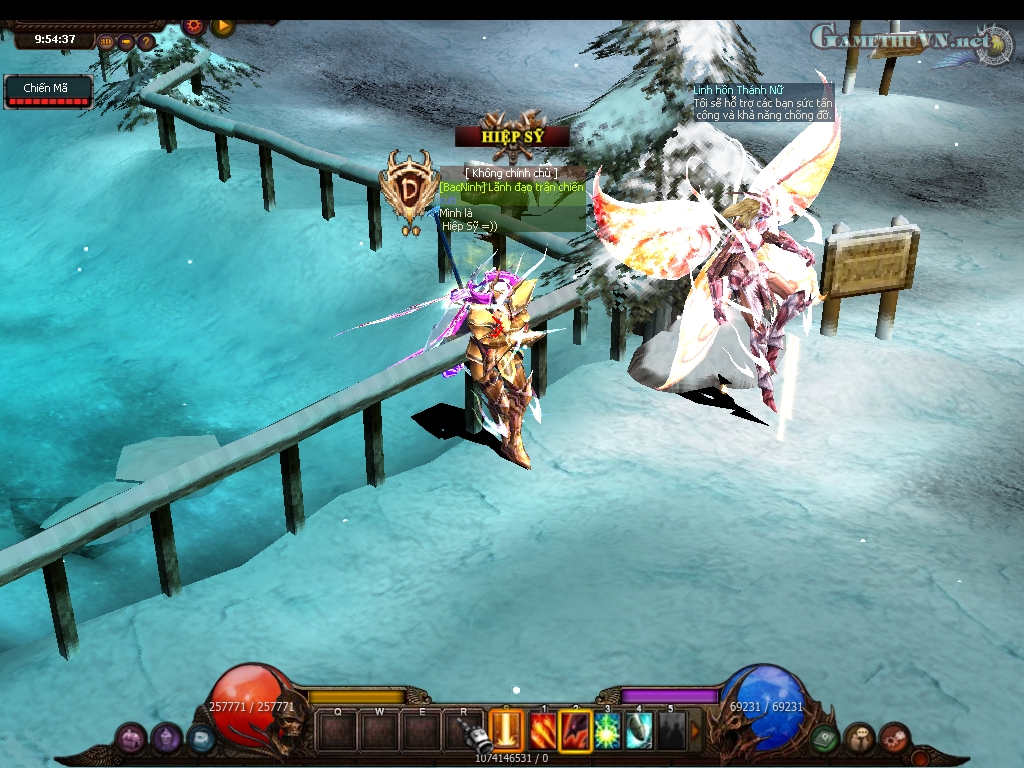Select the empty Q hotkey slot
Screen dimensions: 1024x768
338,731
